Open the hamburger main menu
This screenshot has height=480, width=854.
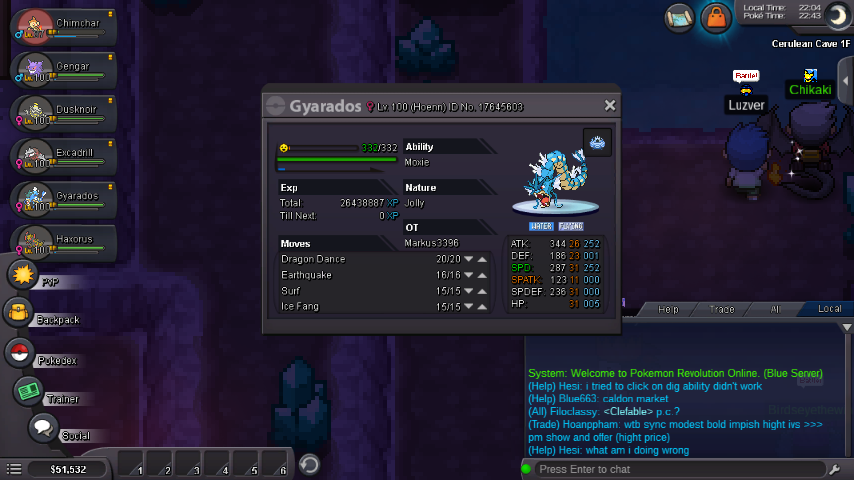pyautogui.click(x=14, y=468)
